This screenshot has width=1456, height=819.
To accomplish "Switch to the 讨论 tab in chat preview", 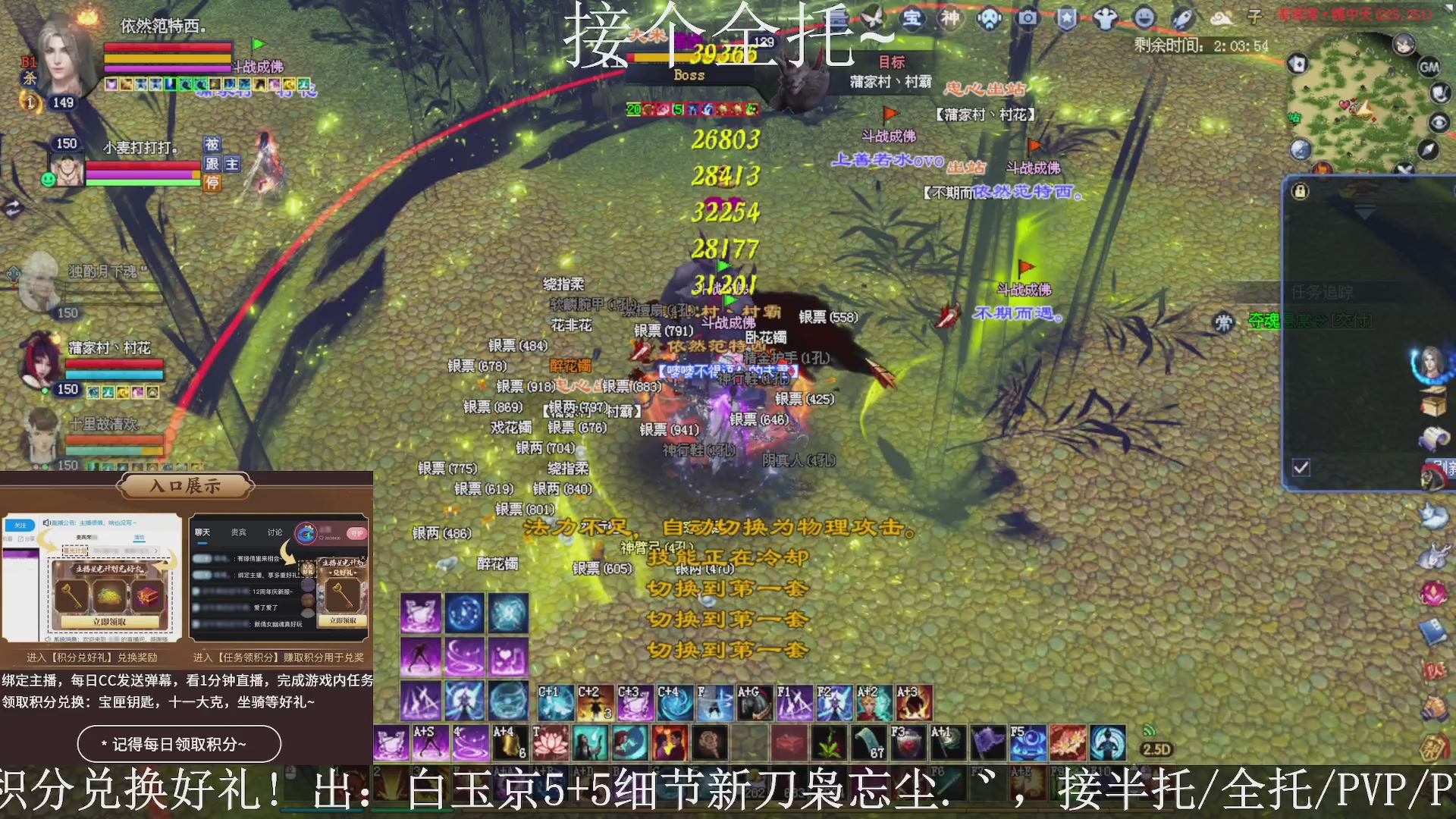I will tap(275, 532).
